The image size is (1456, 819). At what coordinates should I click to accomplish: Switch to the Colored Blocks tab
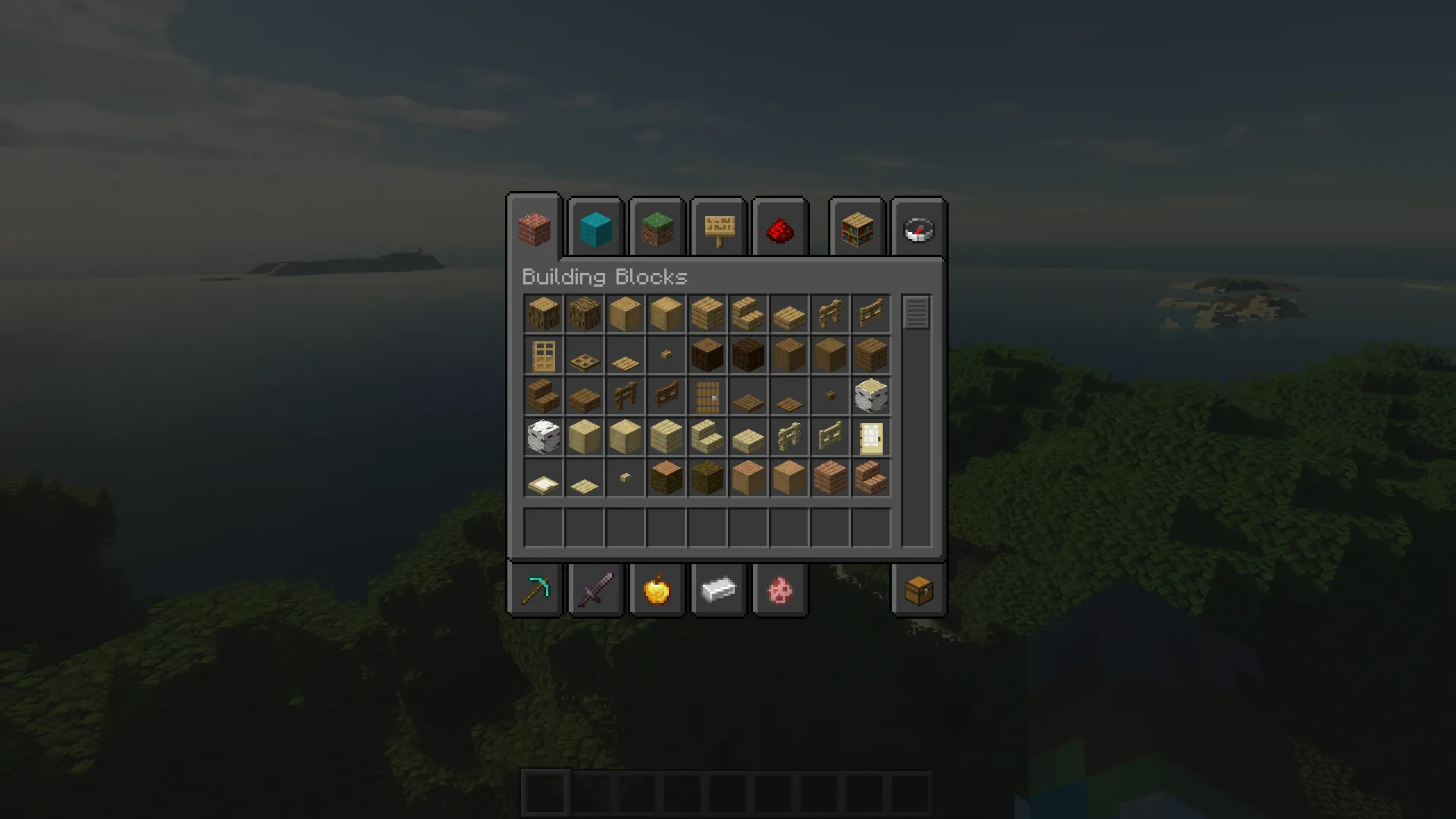[595, 228]
